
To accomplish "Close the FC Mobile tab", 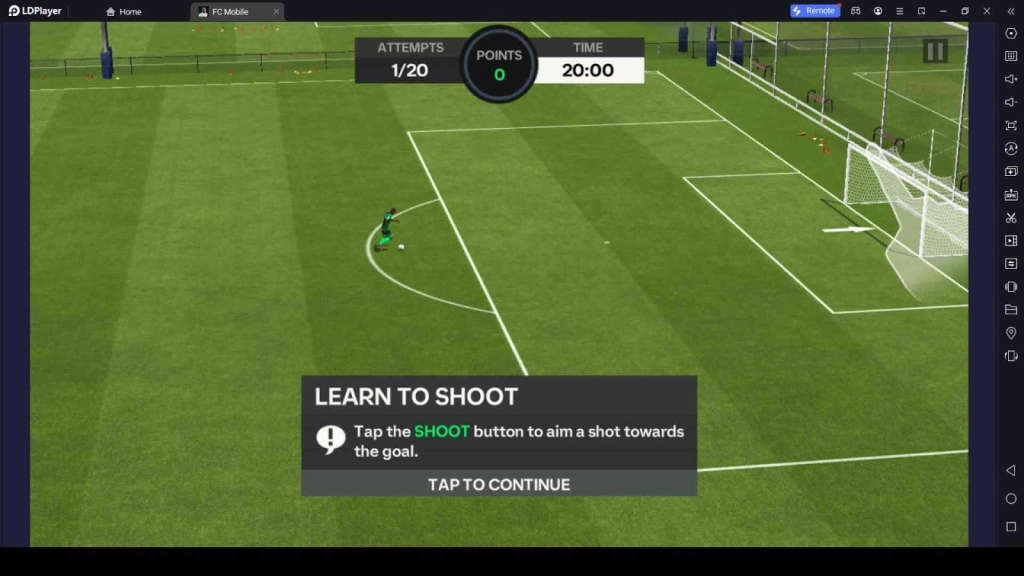I will click(x=276, y=12).
